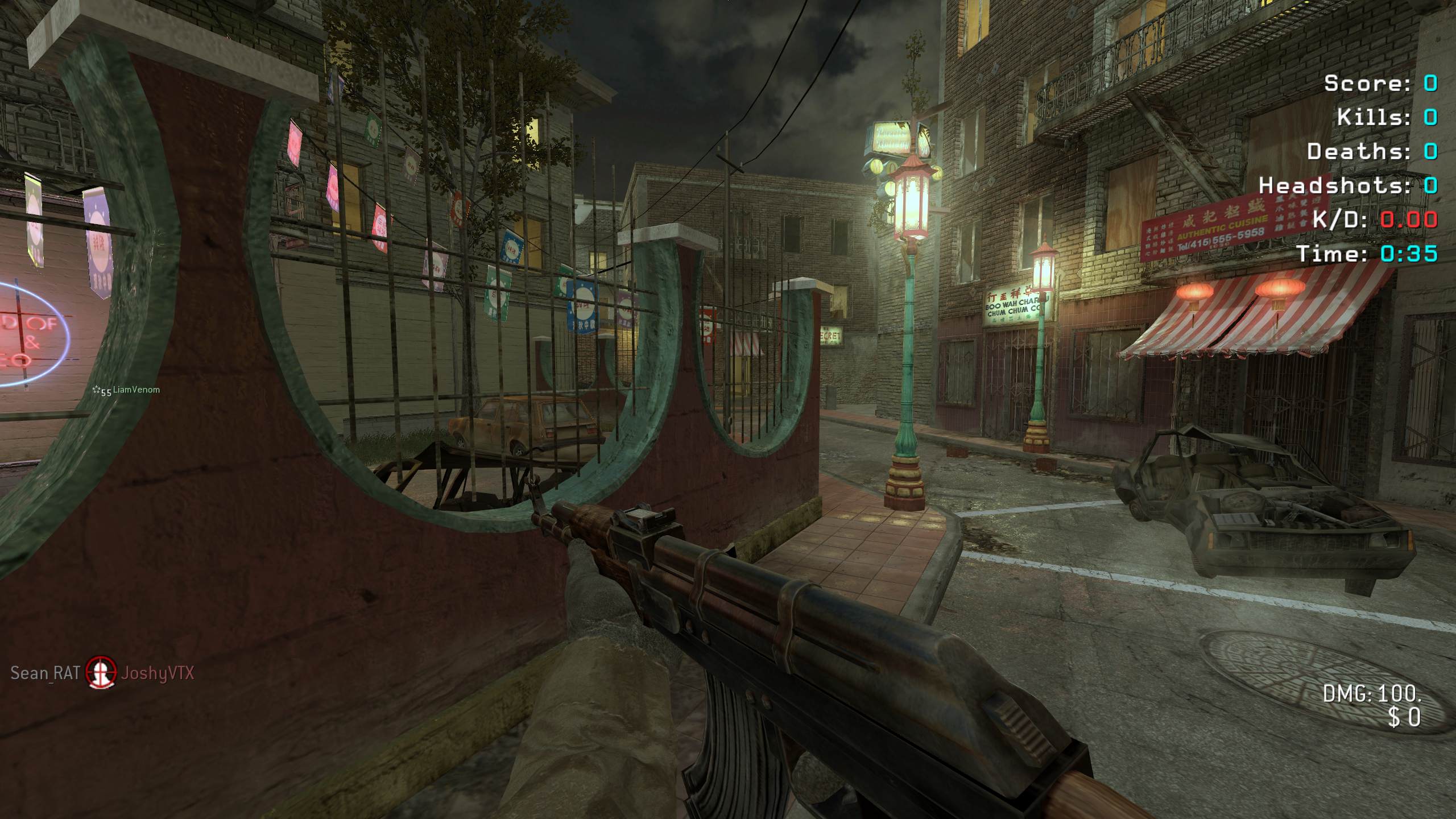1456x819 pixels.
Task: Select Sean_RAT's name in the killfeed
Action: coord(45,673)
